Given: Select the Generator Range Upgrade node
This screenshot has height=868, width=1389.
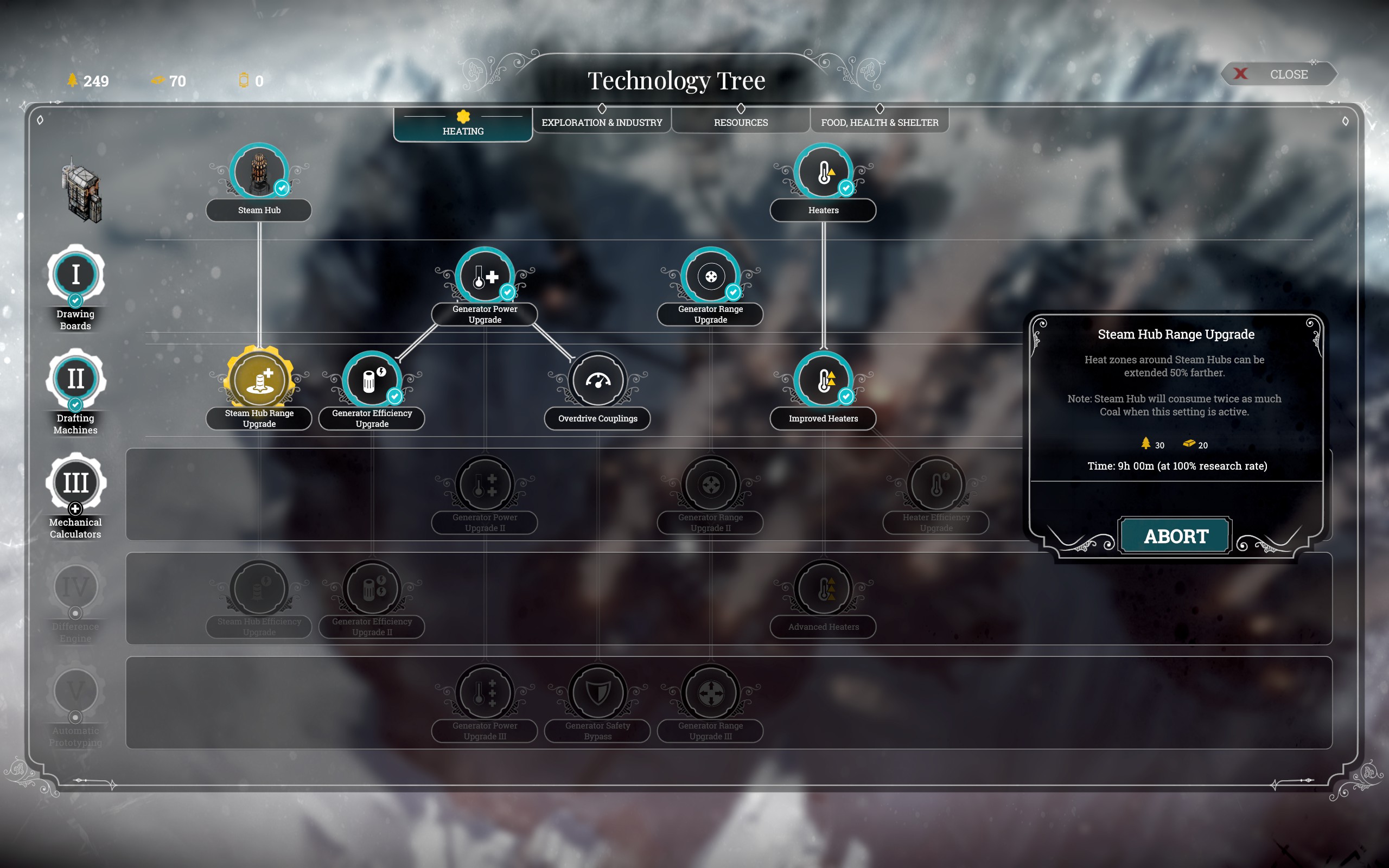Looking at the screenshot, I should [x=711, y=276].
